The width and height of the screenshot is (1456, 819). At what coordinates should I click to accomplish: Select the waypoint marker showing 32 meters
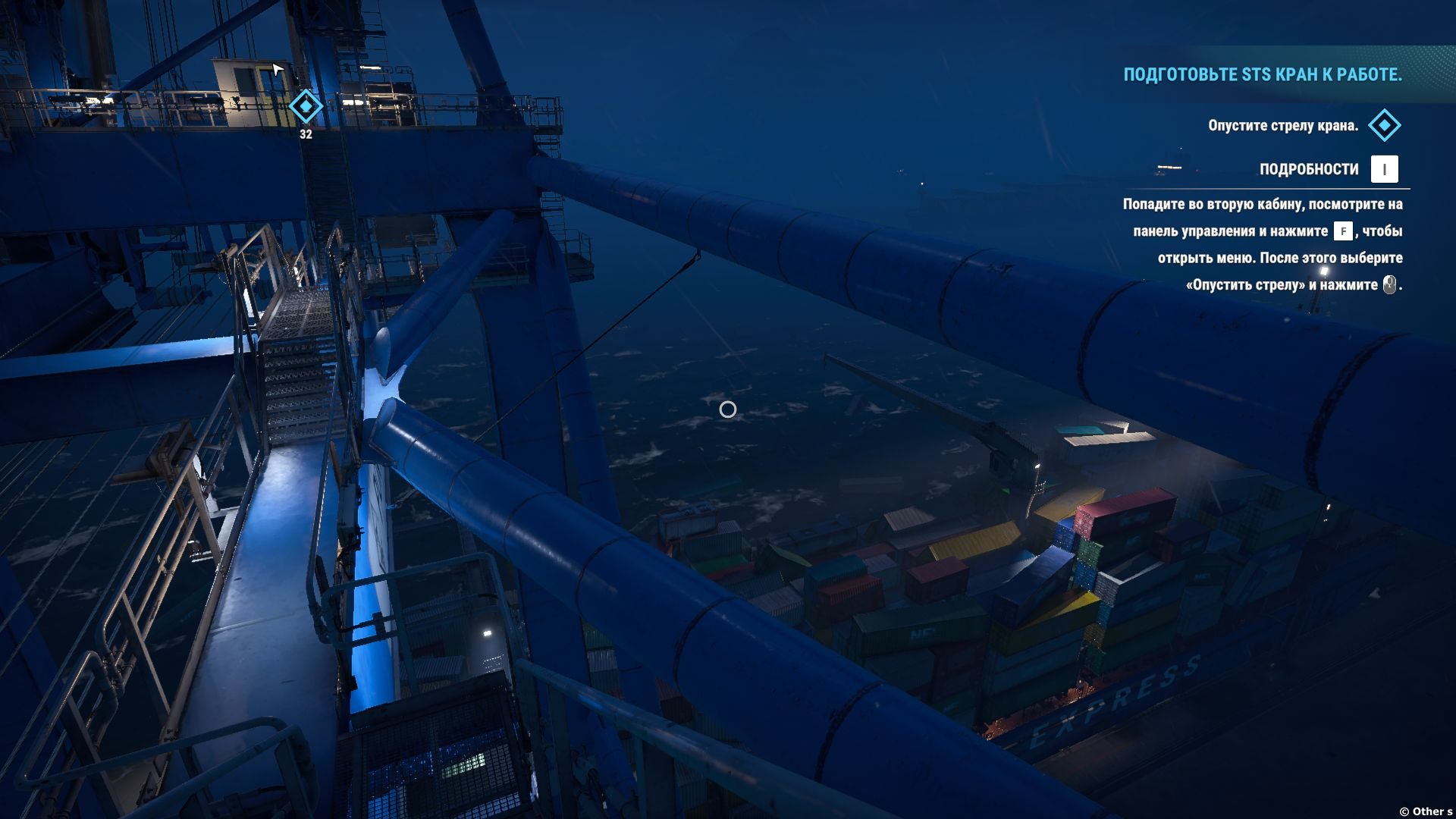(x=306, y=106)
